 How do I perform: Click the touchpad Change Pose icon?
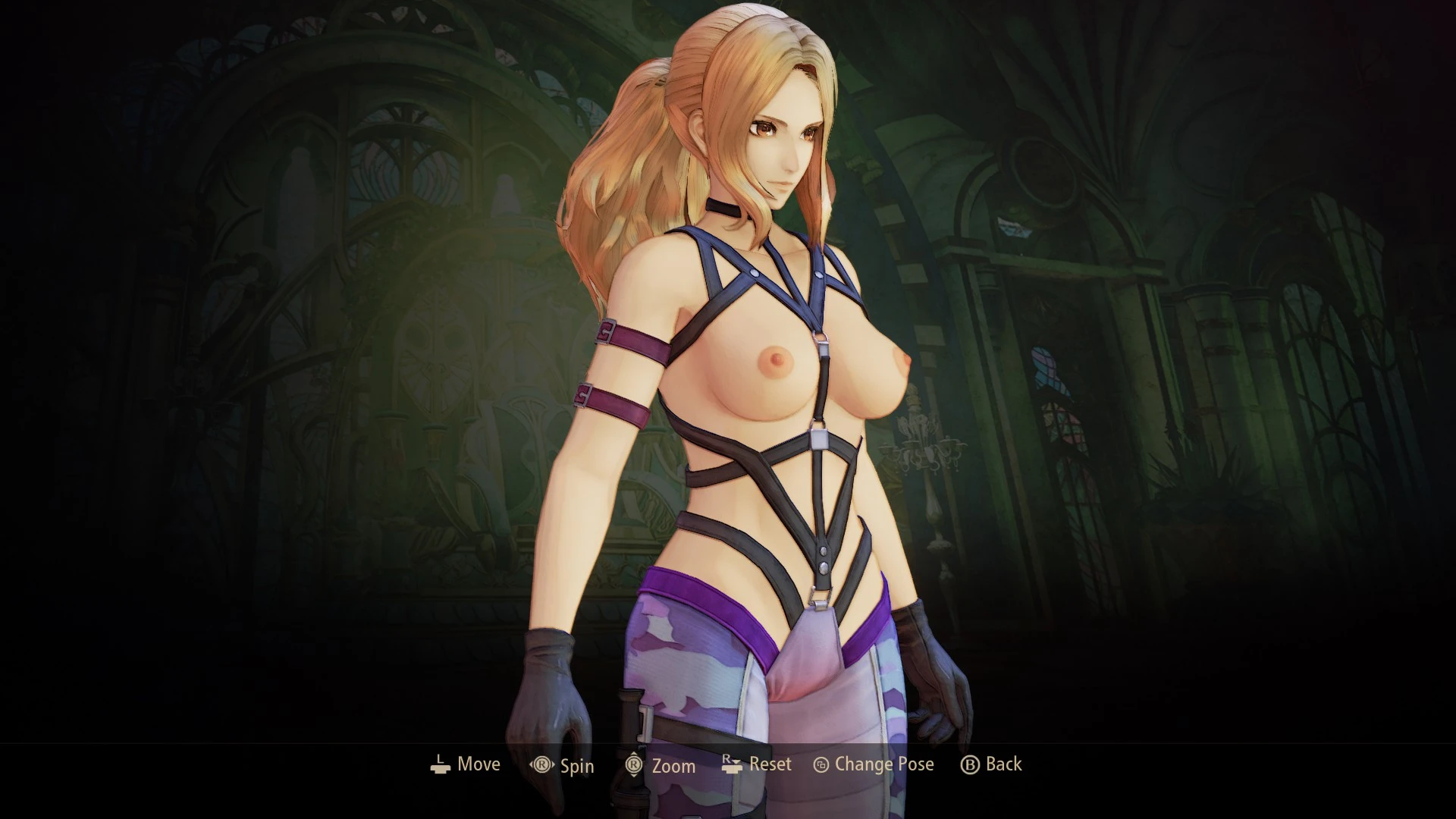820,765
